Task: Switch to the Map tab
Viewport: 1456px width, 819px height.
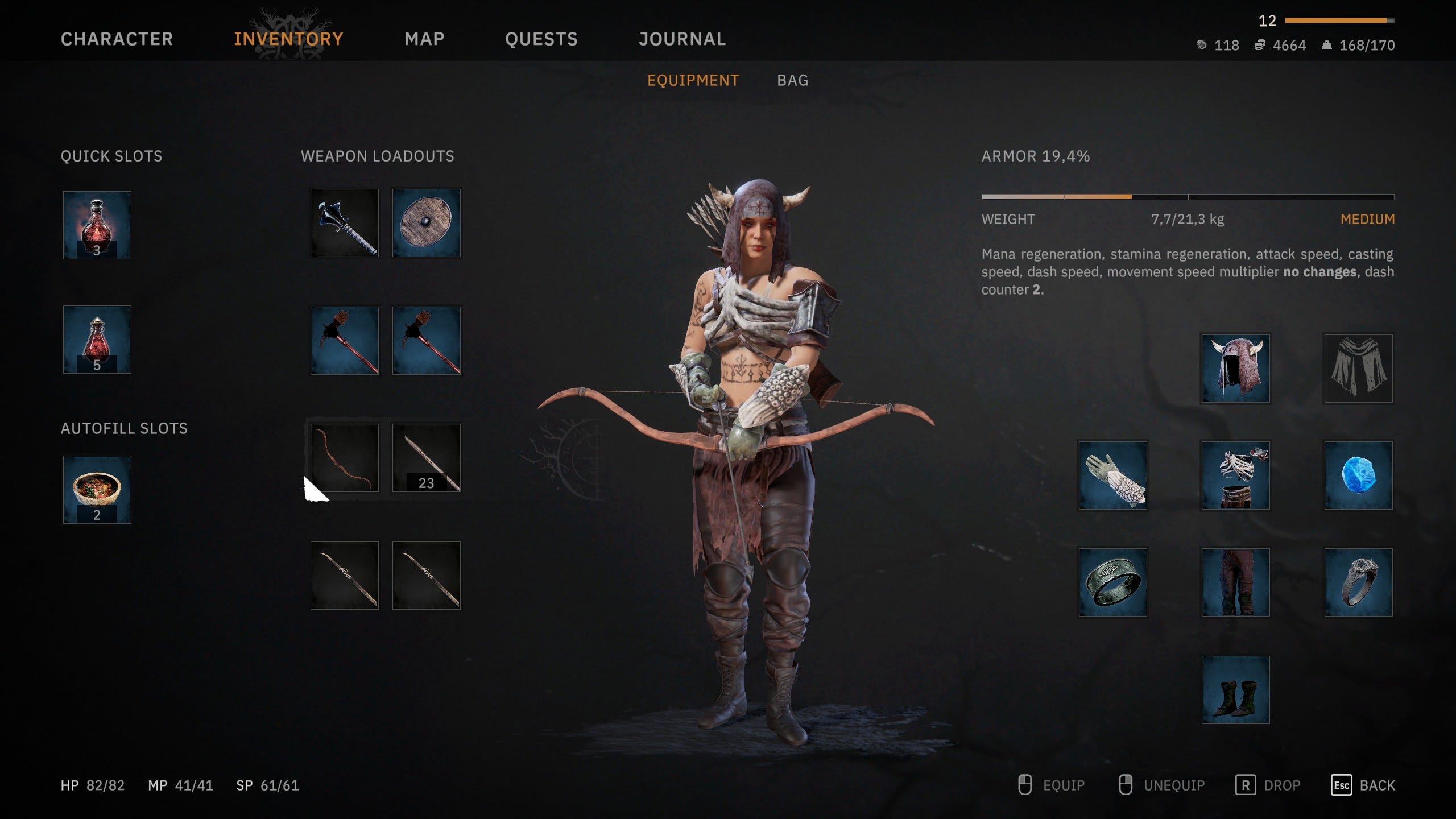Action: pyautogui.click(x=424, y=39)
